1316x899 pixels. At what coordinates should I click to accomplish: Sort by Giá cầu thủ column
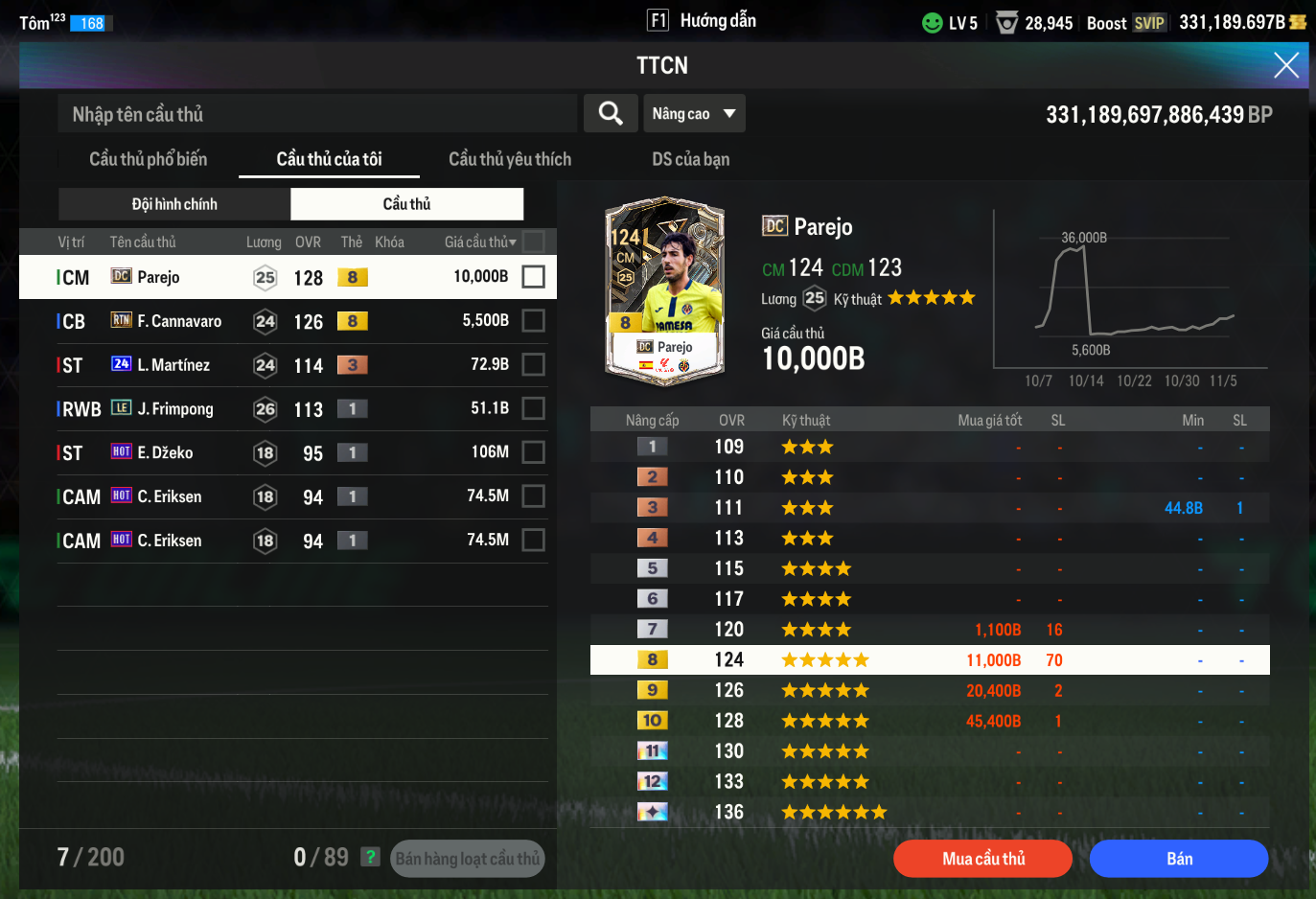click(x=480, y=242)
